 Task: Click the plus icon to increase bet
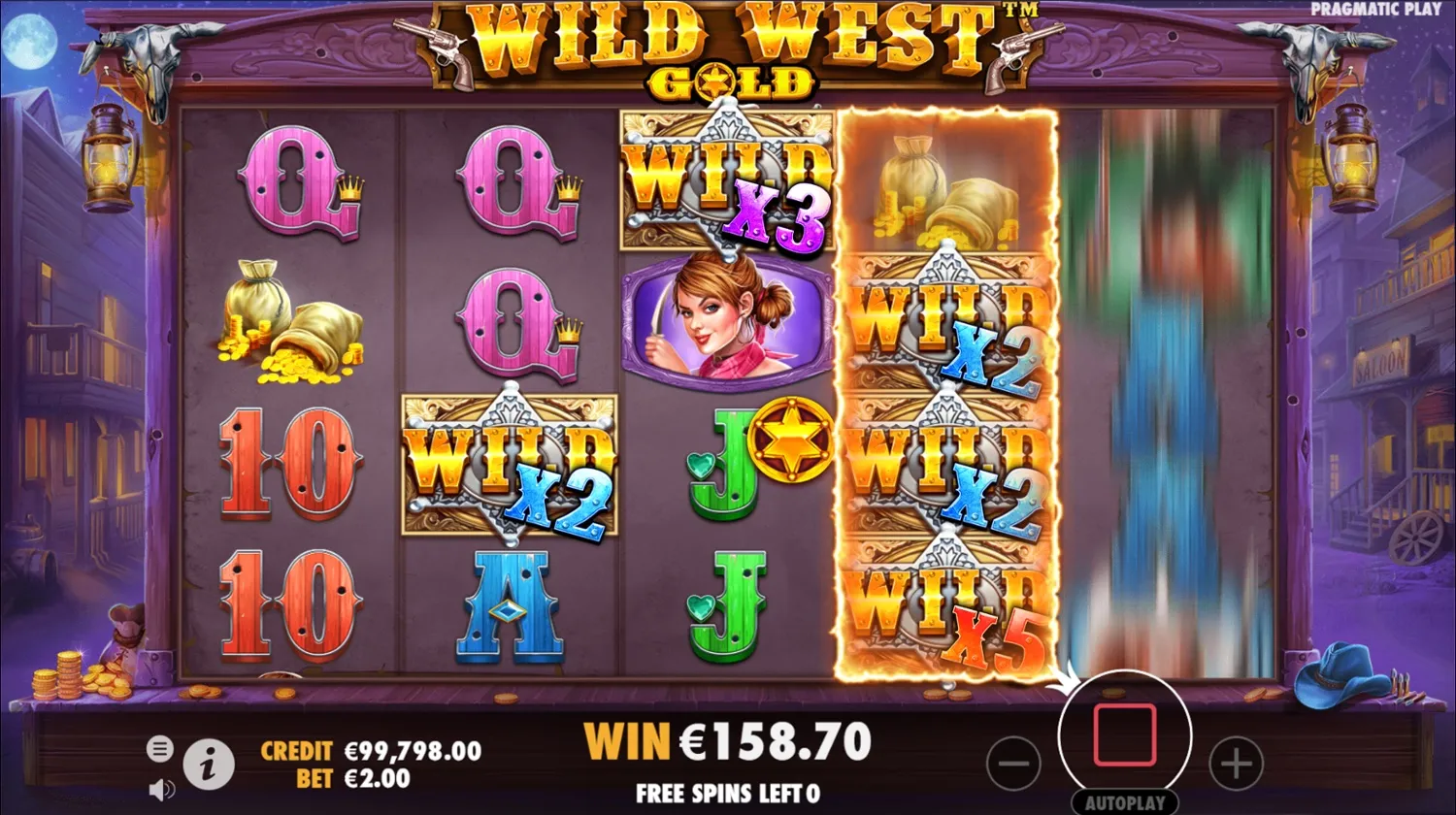pos(1235,765)
